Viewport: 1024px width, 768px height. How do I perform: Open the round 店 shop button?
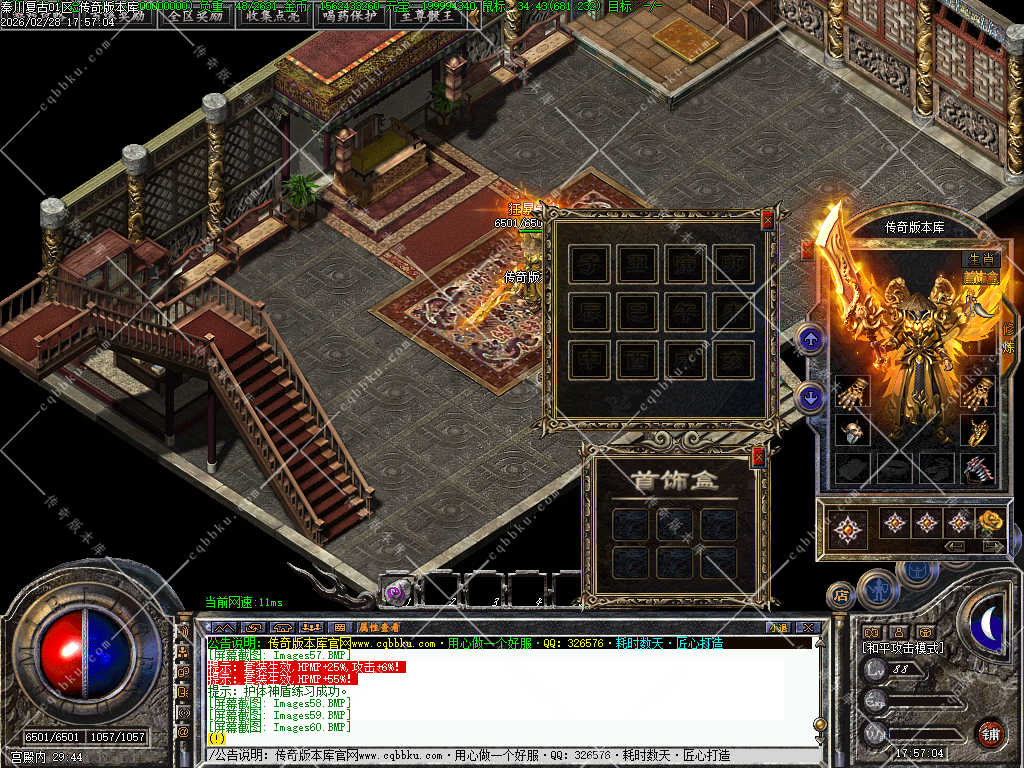tap(840, 596)
